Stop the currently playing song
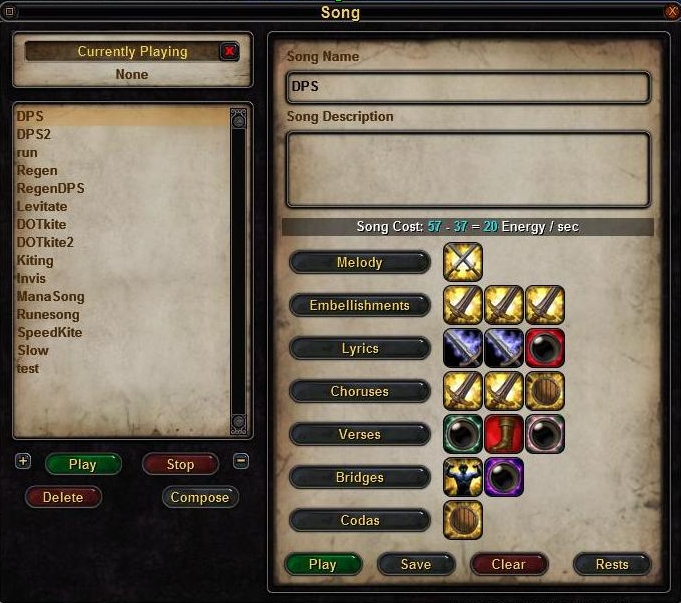 pyautogui.click(x=180, y=464)
